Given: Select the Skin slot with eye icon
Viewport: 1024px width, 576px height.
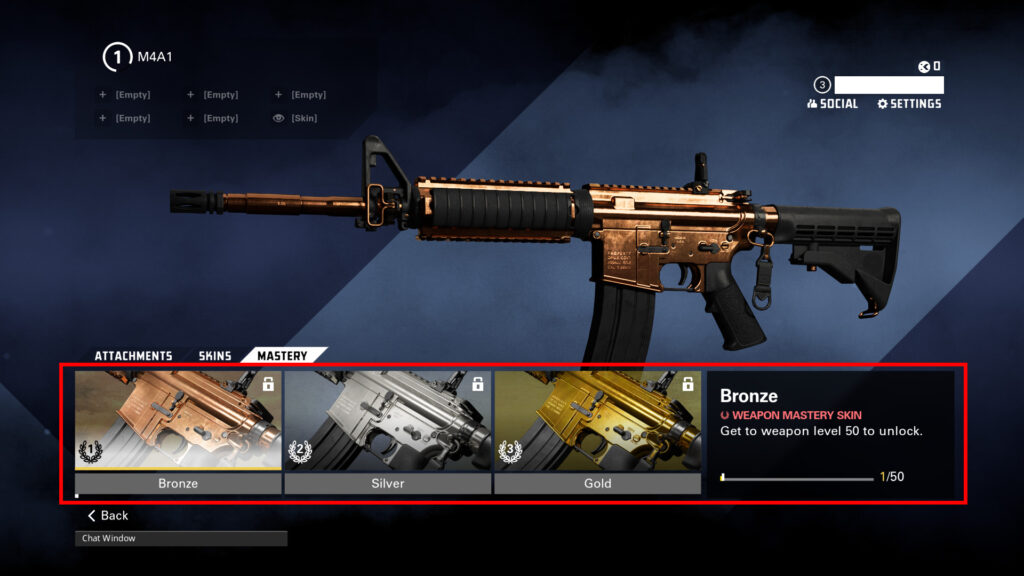Looking at the screenshot, I should 296,118.
